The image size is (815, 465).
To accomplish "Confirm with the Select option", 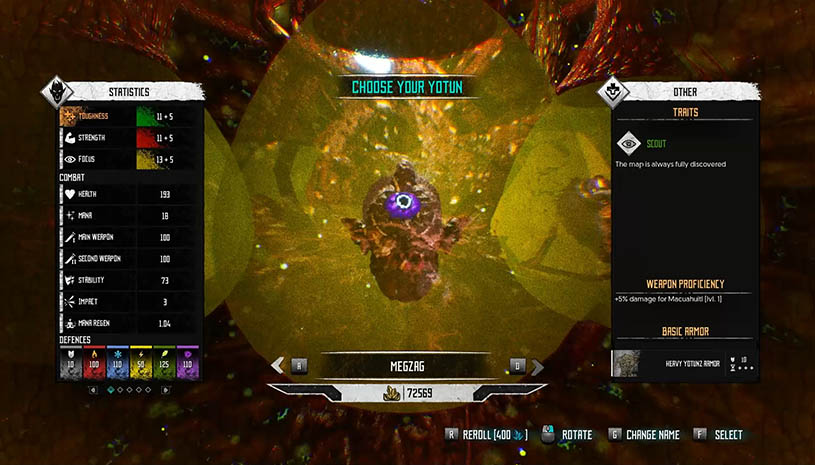I will 719,435.
